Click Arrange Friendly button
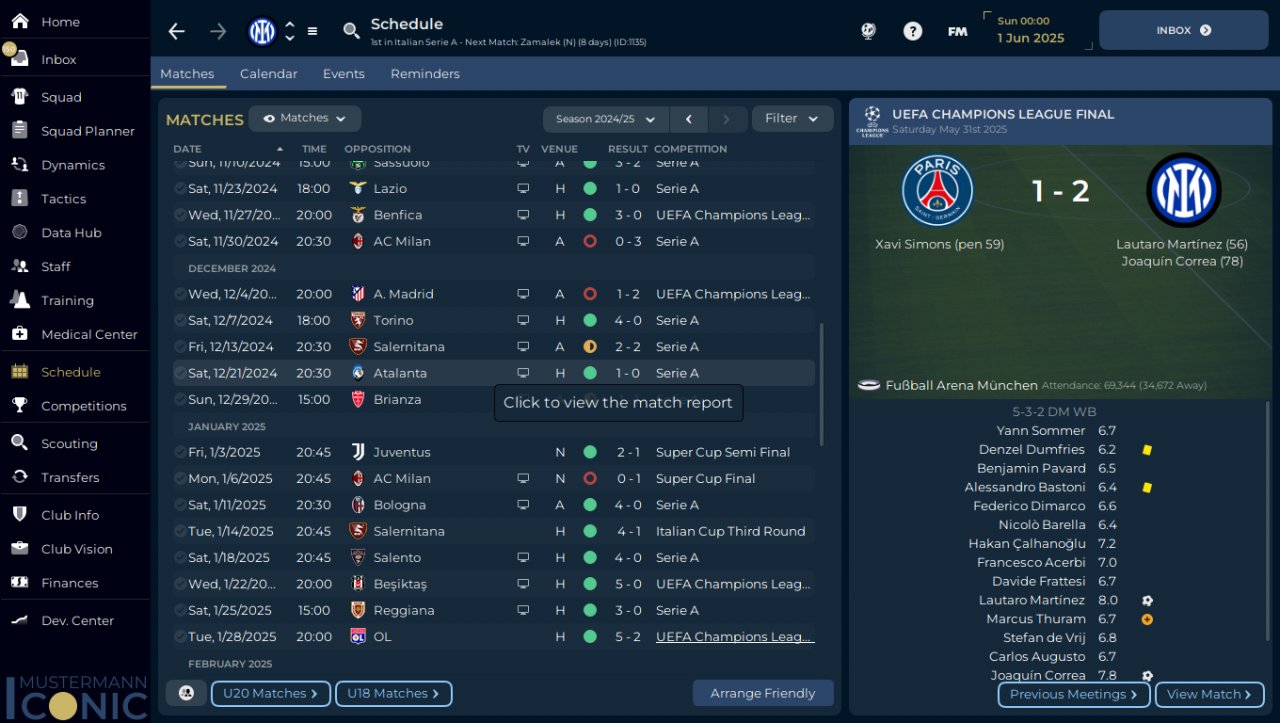 [x=762, y=693]
